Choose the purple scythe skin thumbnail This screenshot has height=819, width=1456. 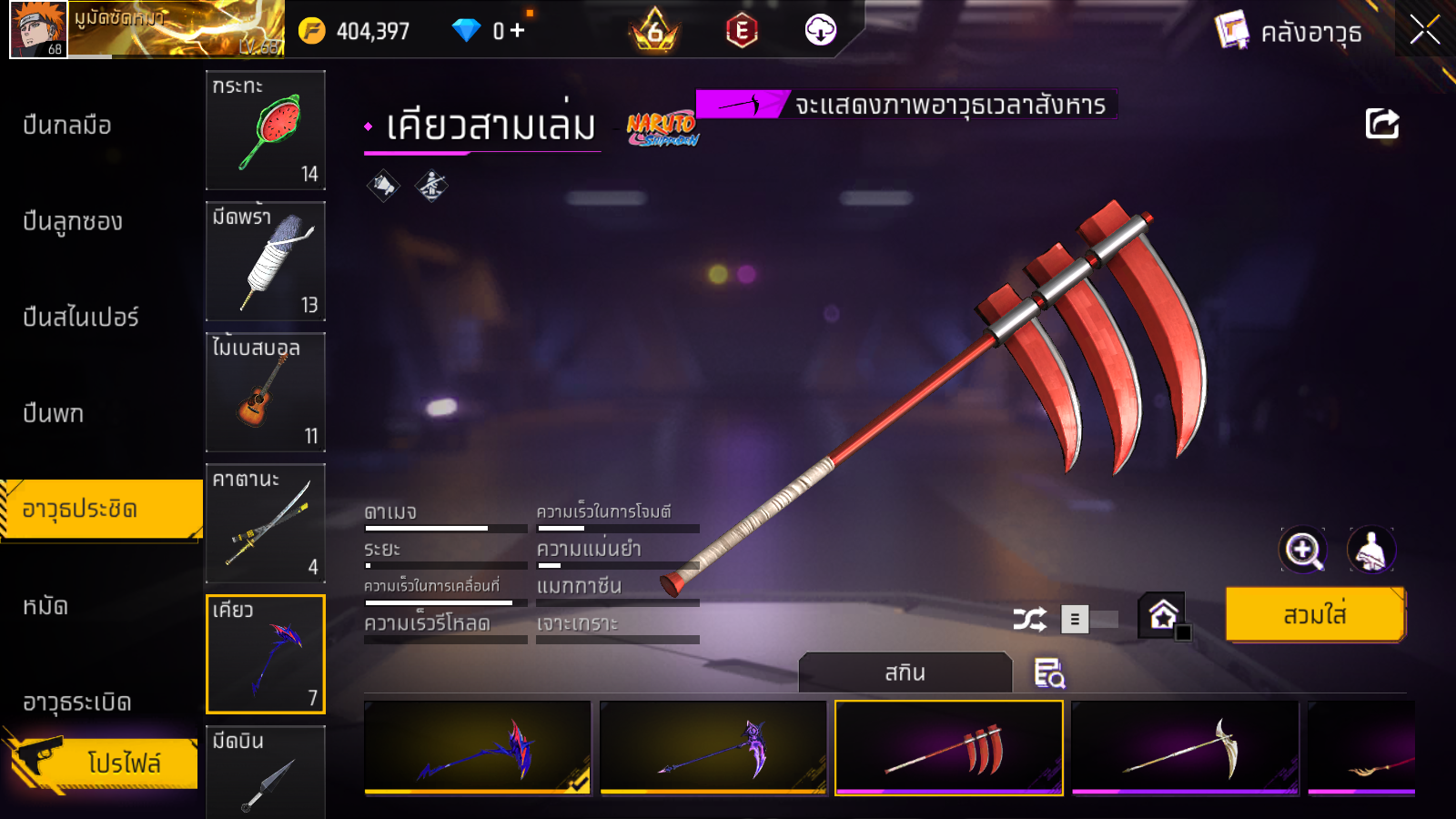[x=713, y=747]
